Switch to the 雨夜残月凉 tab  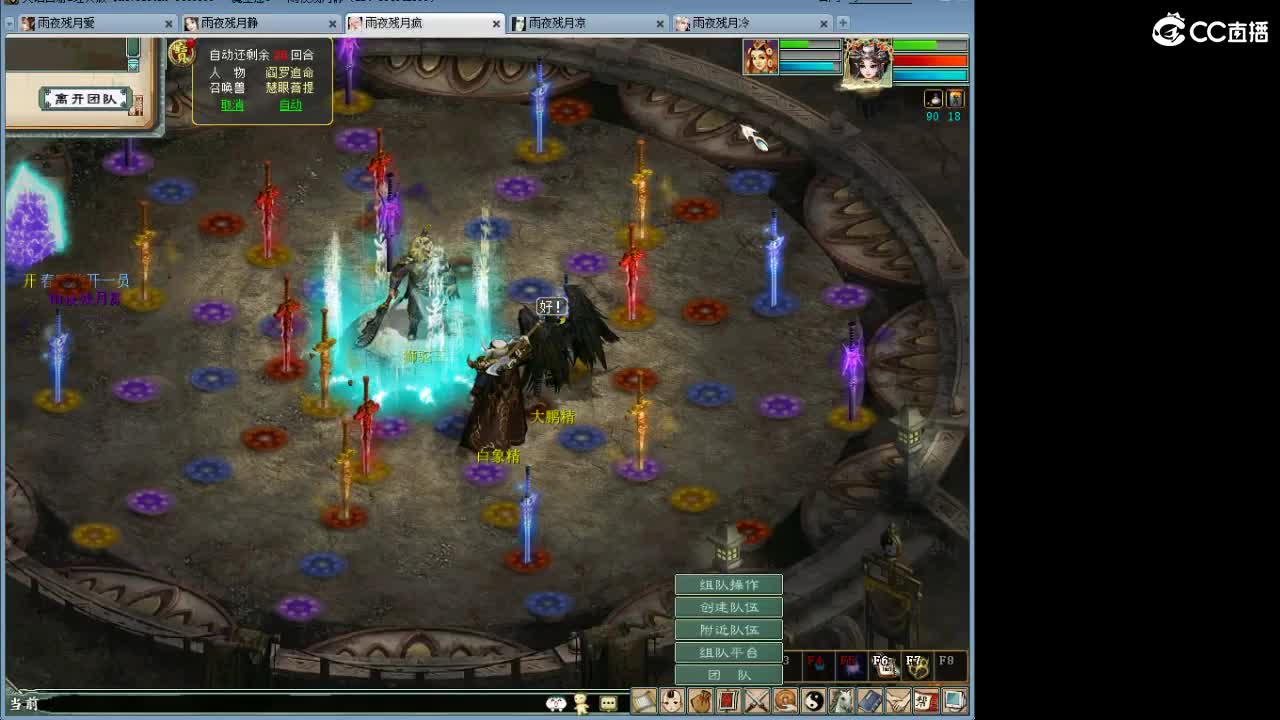click(x=553, y=21)
